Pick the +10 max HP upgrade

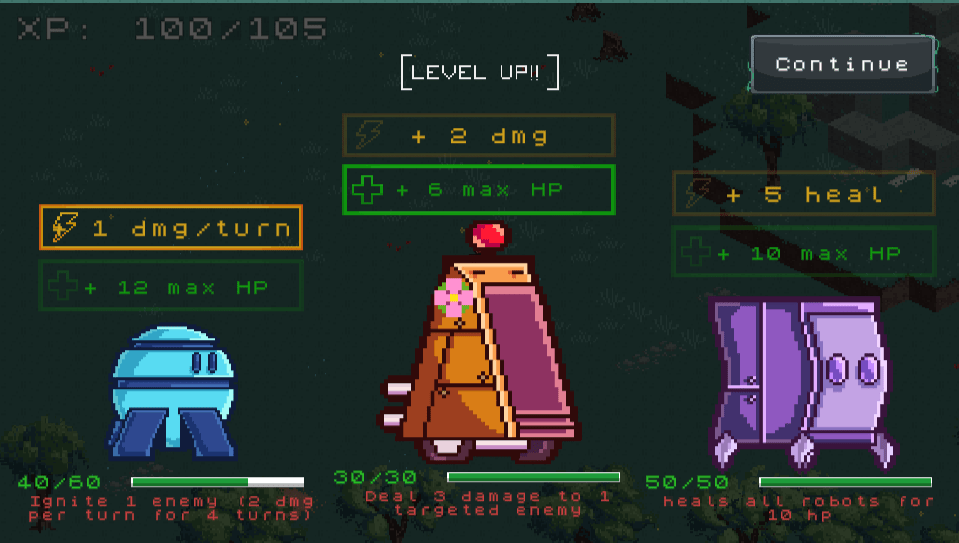click(x=803, y=253)
